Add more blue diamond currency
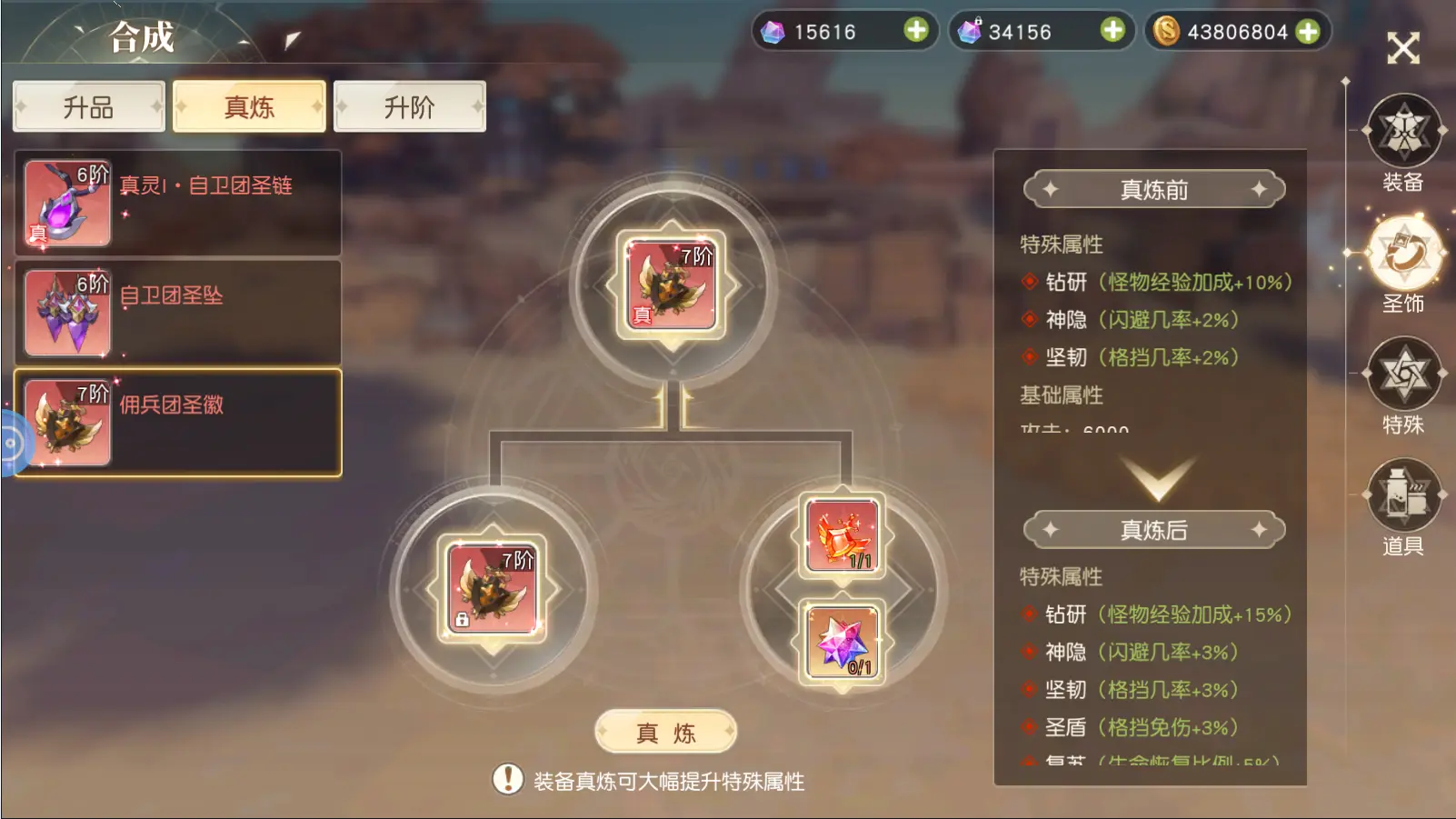 point(916,31)
